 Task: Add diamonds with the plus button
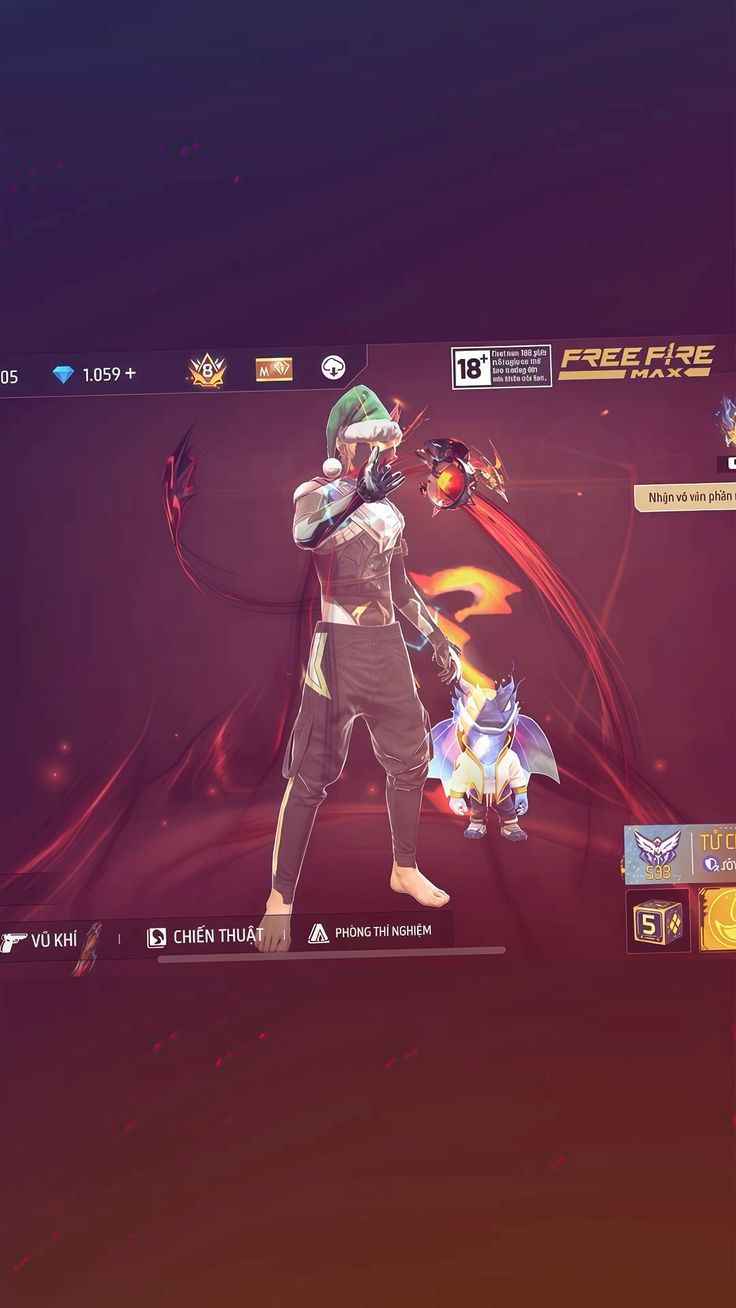tap(130, 374)
